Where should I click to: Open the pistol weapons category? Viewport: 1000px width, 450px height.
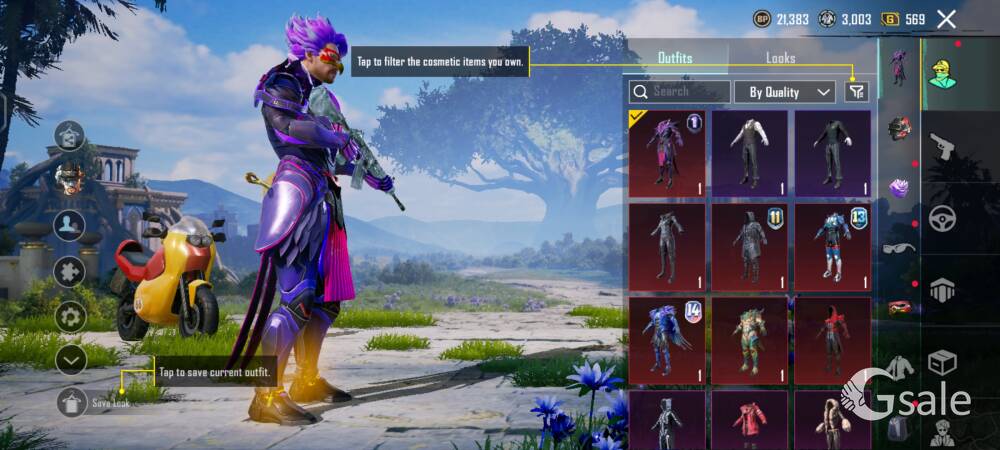point(942,147)
